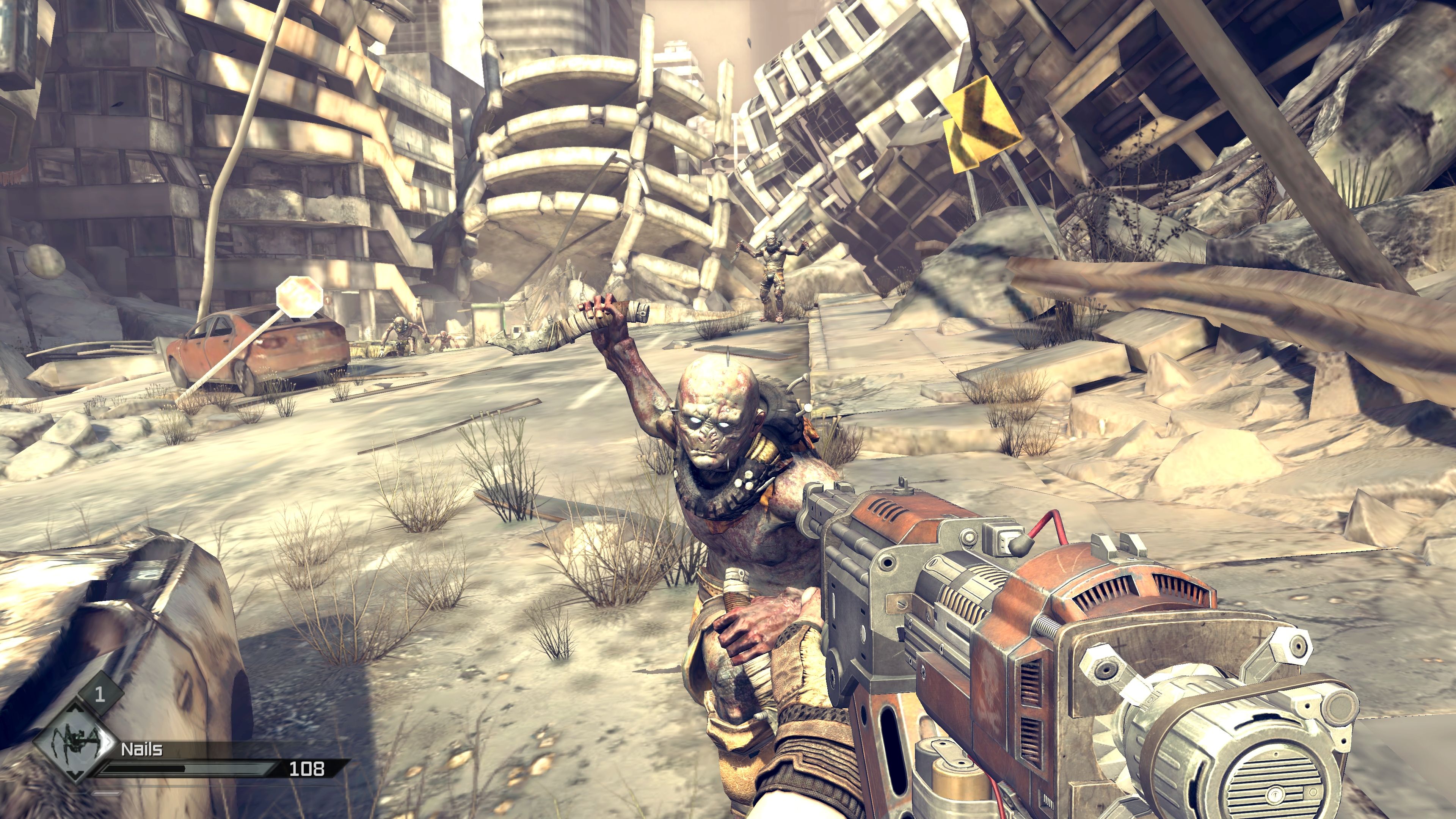Click the Nails ammo type label
The height and width of the screenshot is (819, 1456).
pyautogui.click(x=142, y=750)
